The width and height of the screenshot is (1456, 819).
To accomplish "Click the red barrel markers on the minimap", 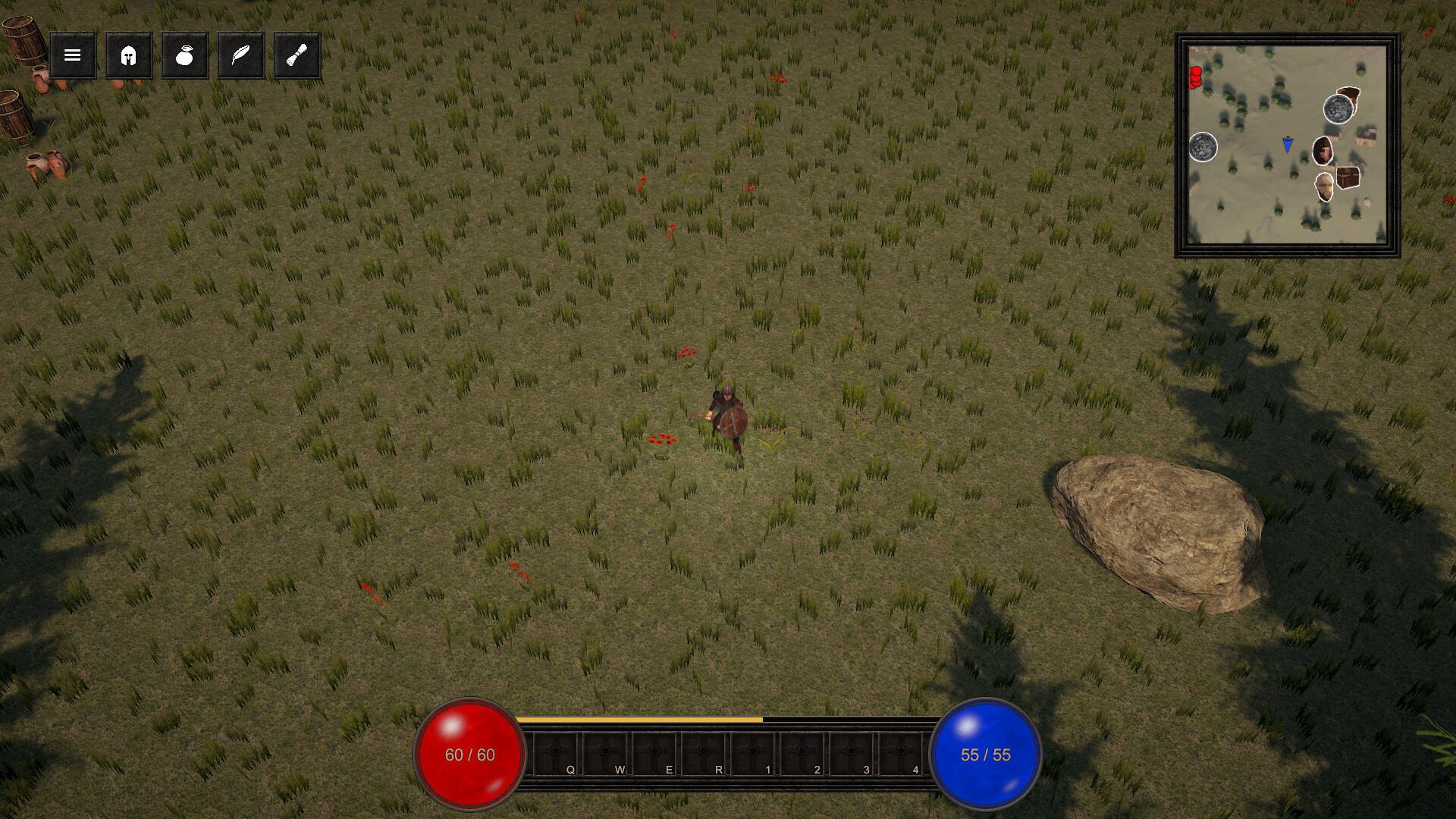I will tap(1195, 77).
